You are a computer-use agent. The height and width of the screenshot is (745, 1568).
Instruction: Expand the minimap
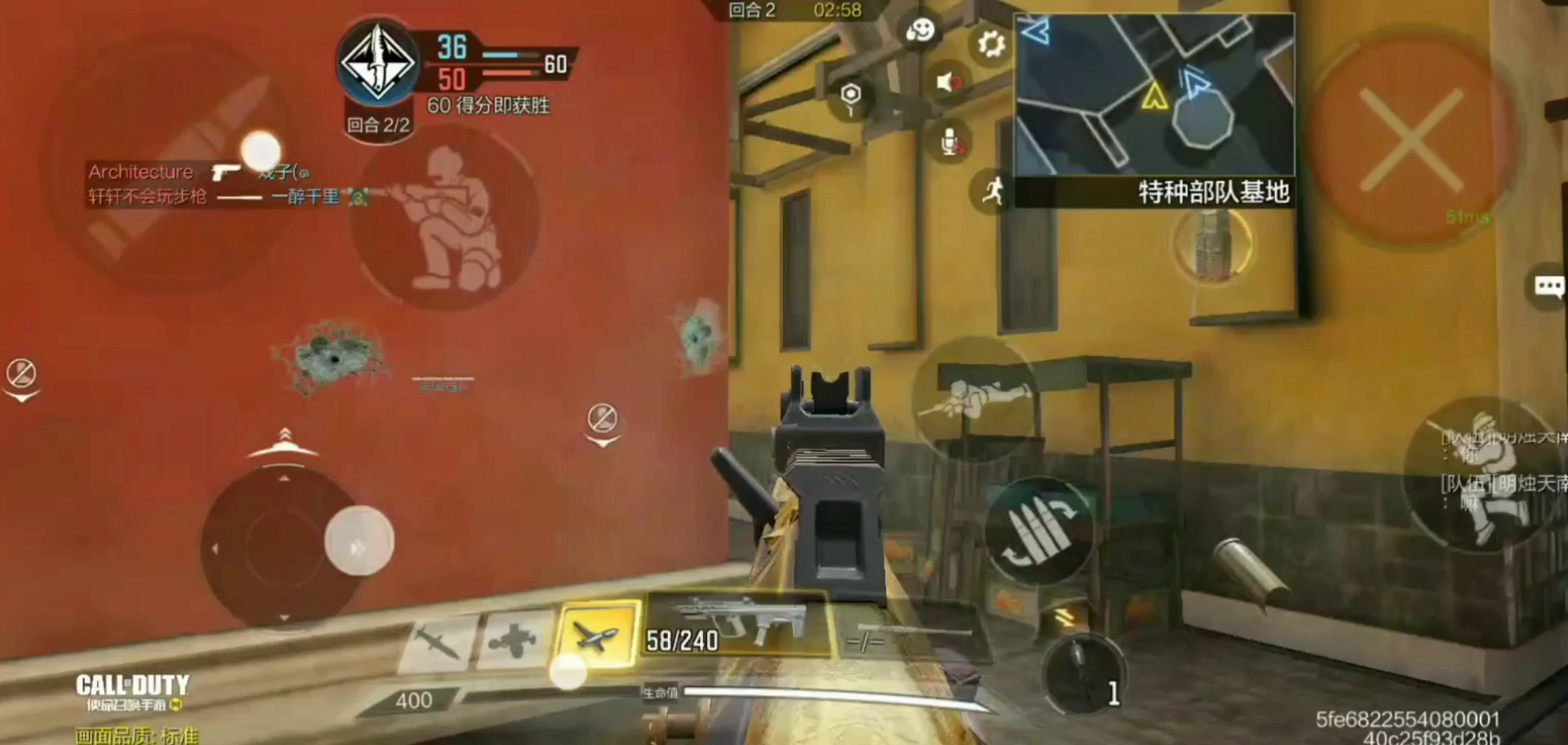pyautogui.click(x=1154, y=94)
